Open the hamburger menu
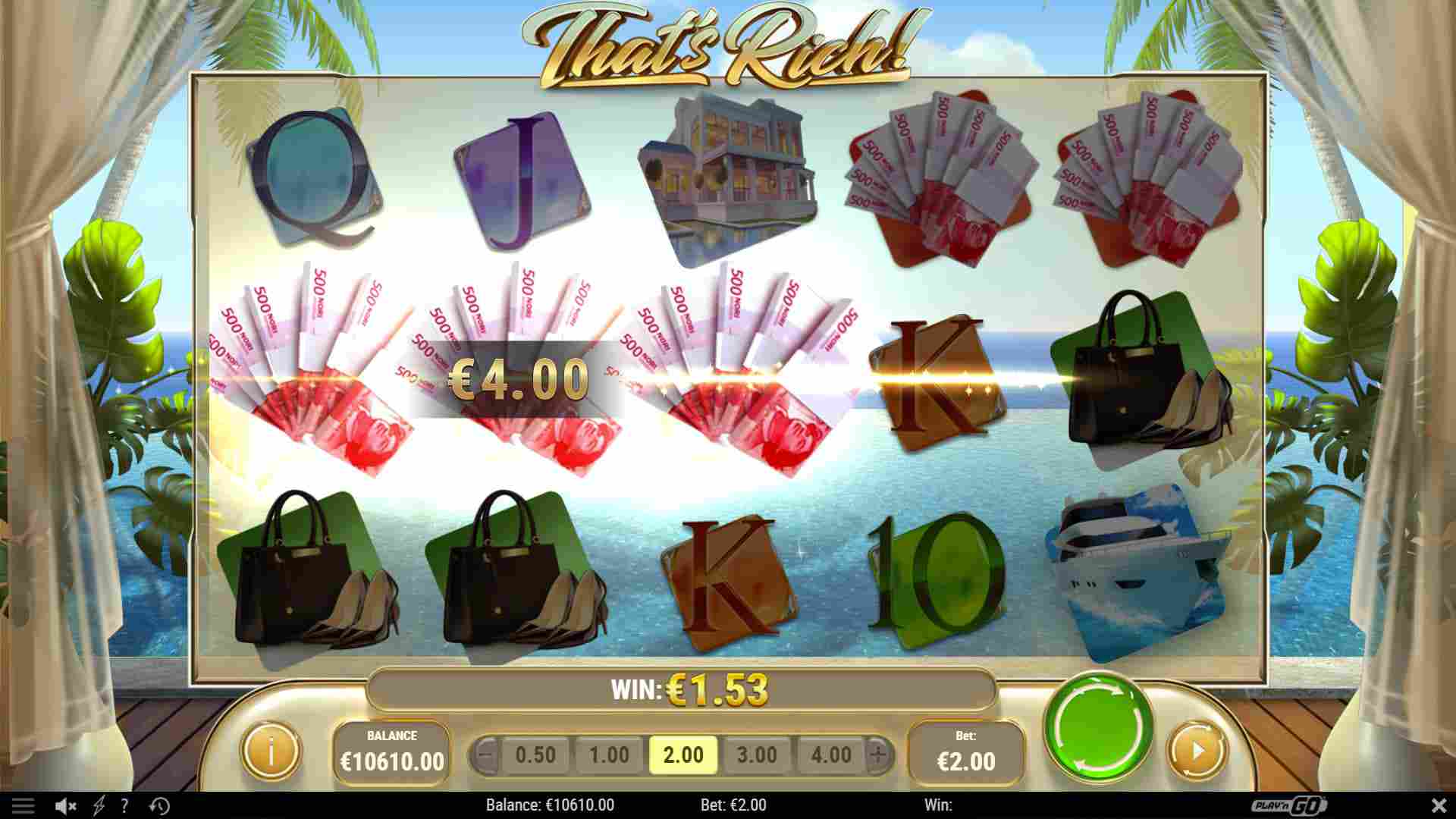 point(23,805)
